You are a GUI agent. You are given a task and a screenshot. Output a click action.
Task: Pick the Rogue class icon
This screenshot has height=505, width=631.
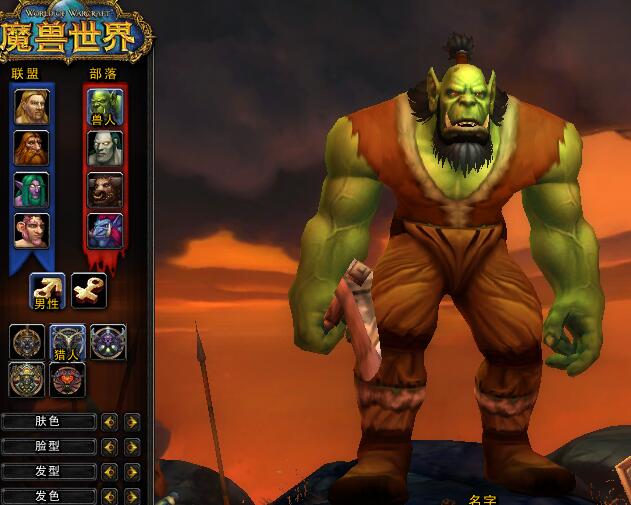click(108, 341)
